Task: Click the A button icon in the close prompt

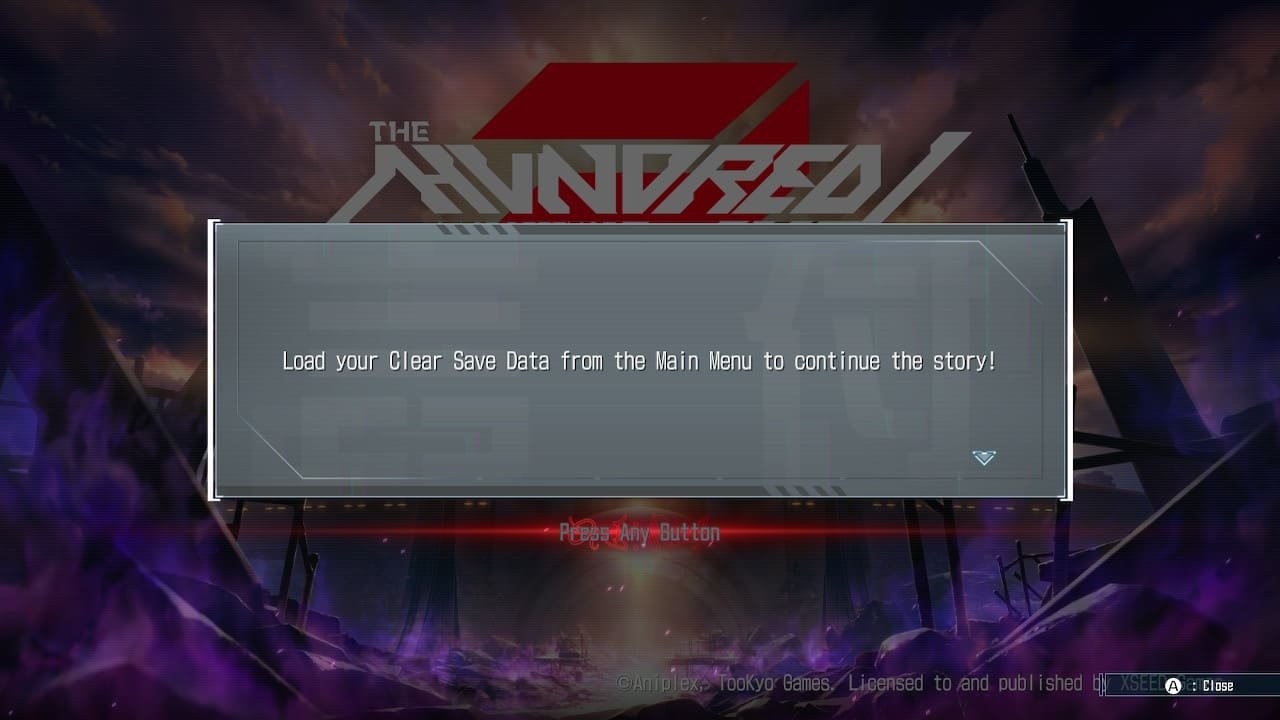Action: click(1172, 685)
